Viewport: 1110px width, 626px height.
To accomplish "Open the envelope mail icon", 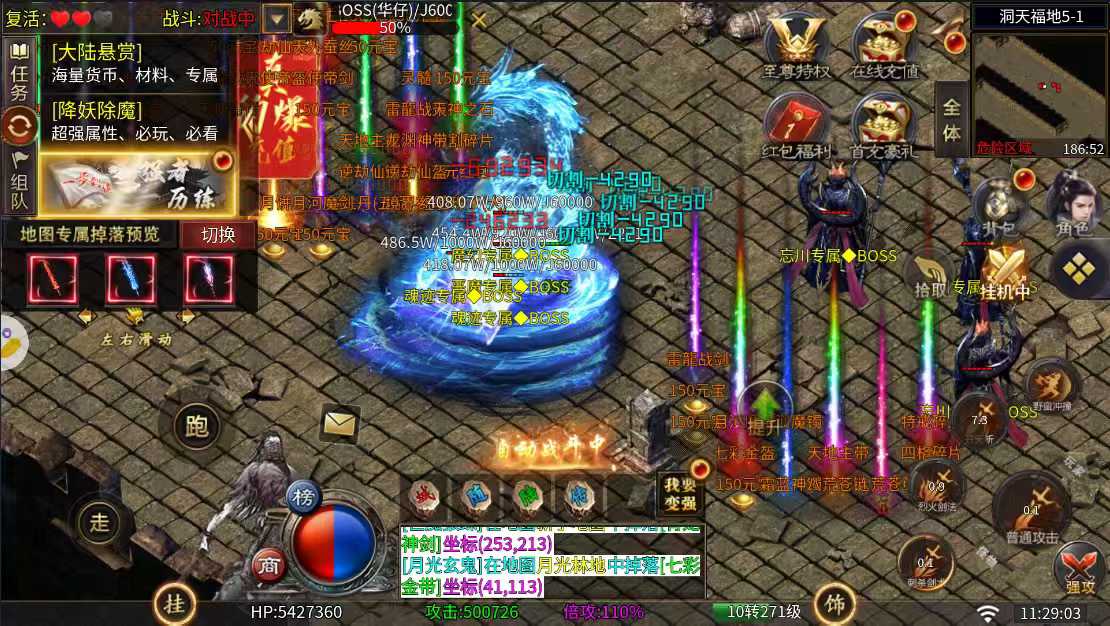I will pyautogui.click(x=340, y=424).
